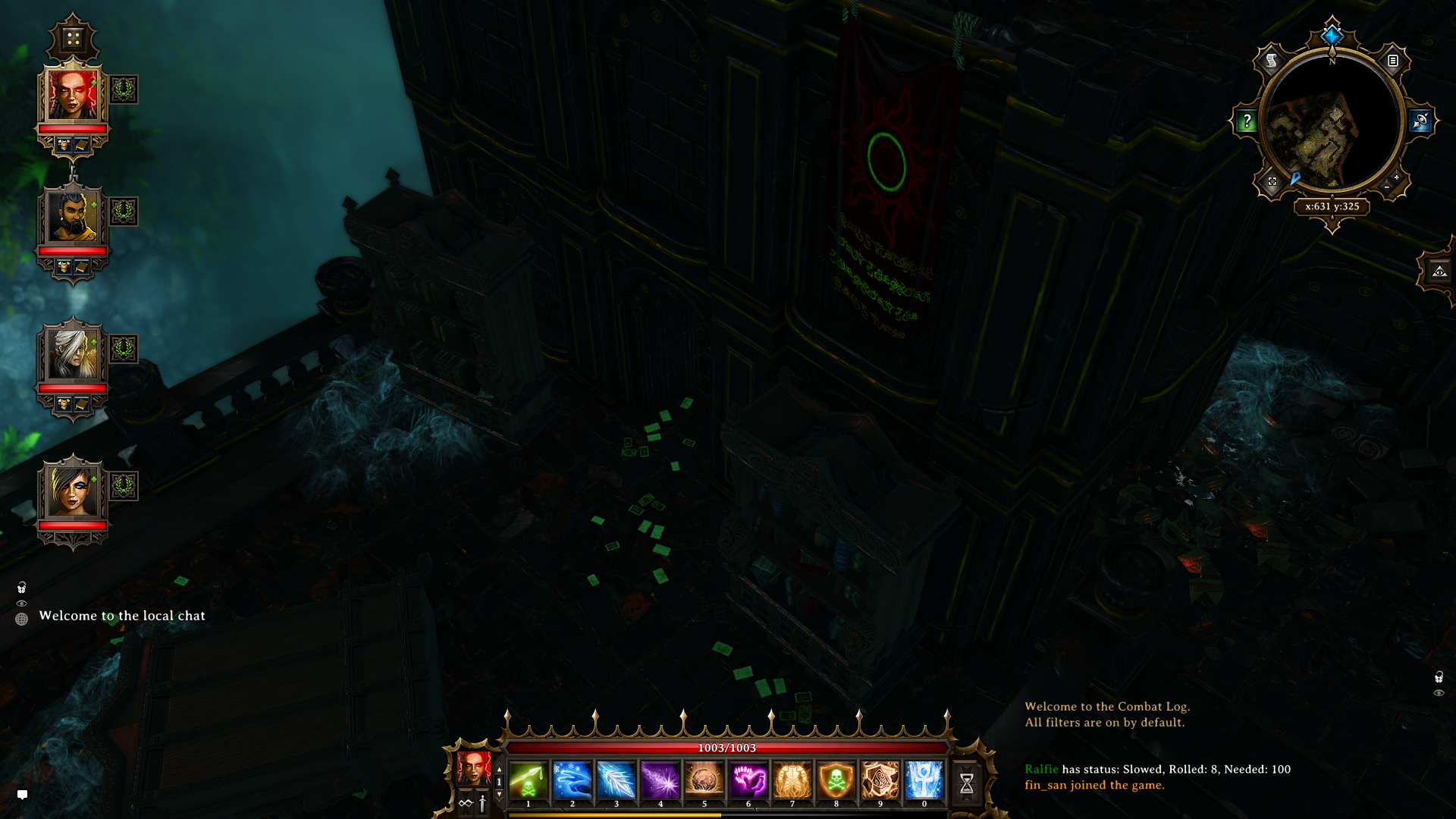Cast the white ankh skill in slot 0
The image size is (1456, 819).
[924, 780]
